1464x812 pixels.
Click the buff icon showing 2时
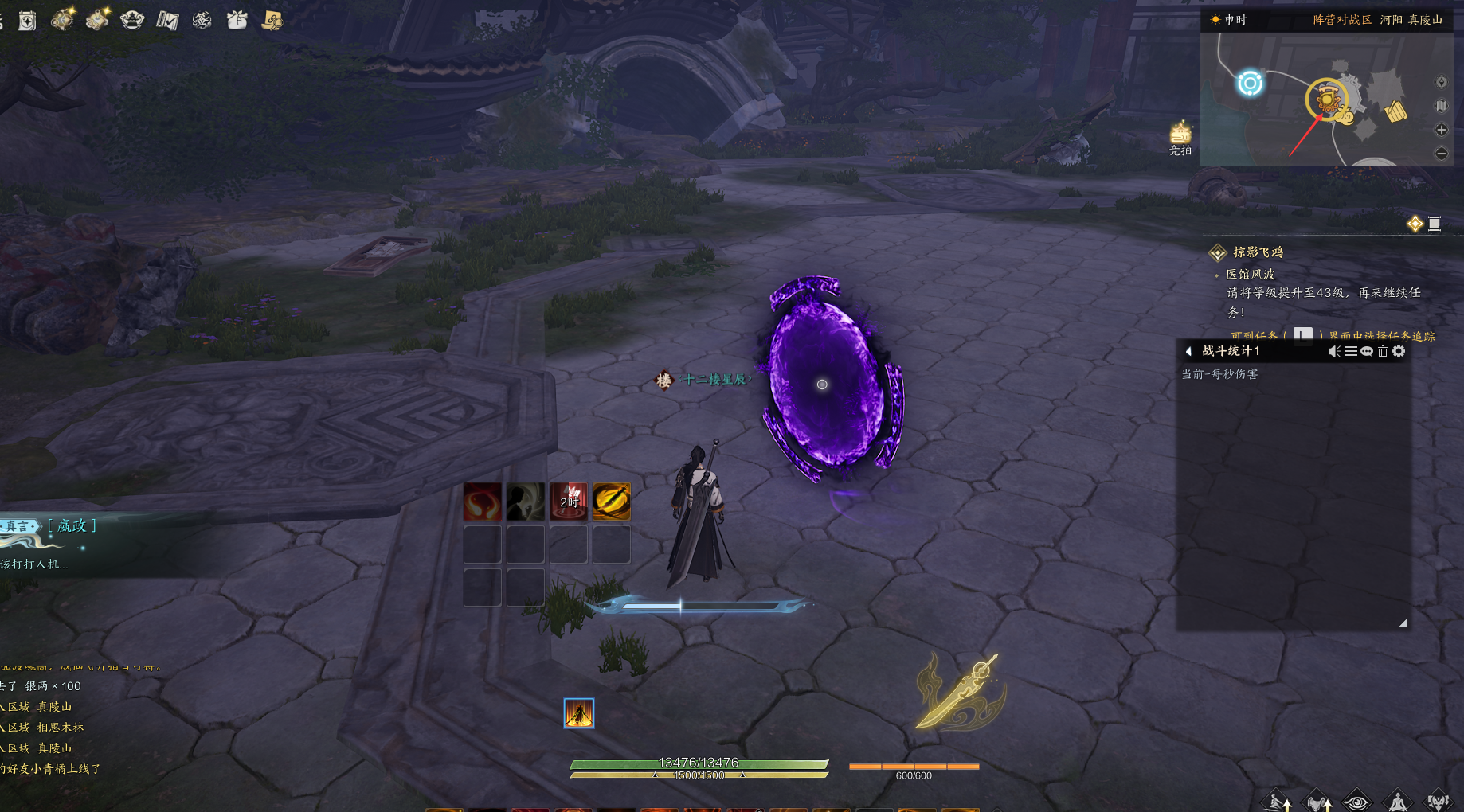pyautogui.click(x=569, y=502)
